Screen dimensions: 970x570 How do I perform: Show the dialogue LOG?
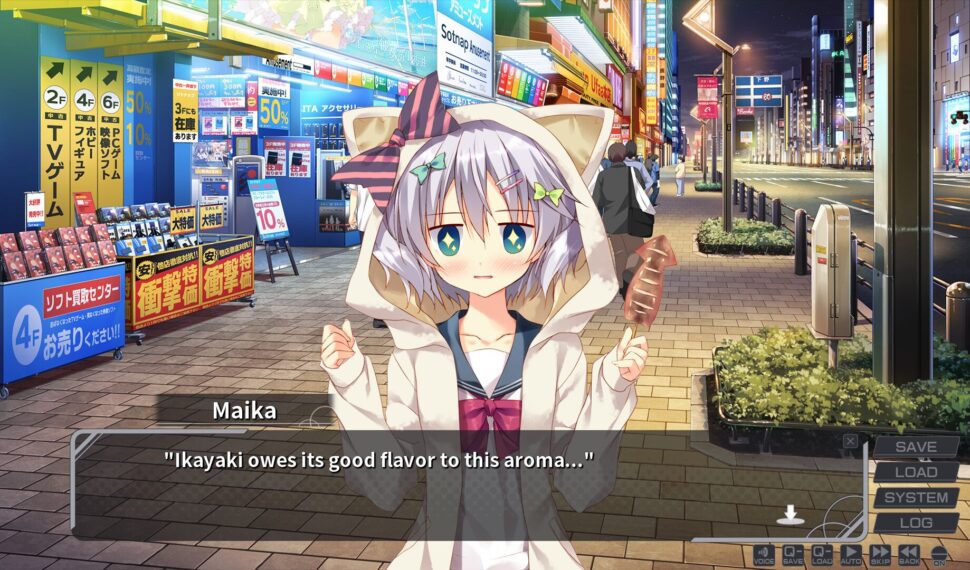point(916,522)
